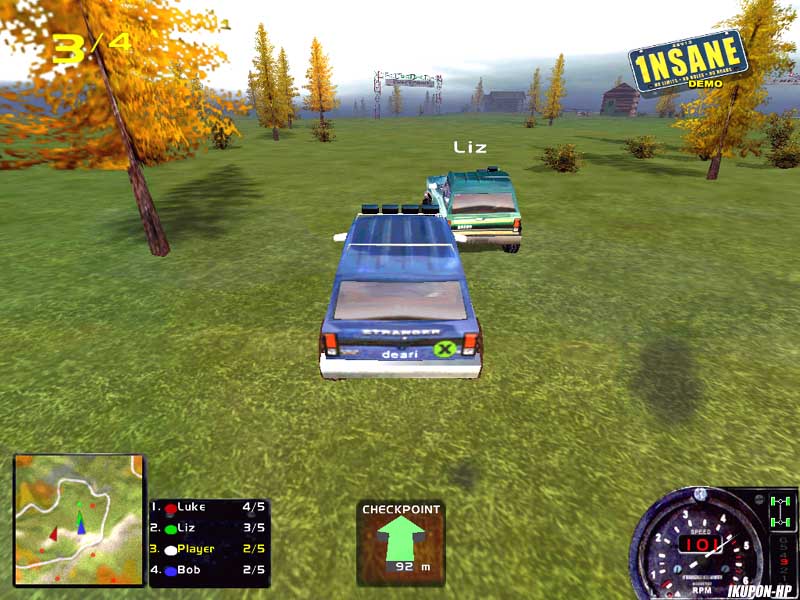Click the drivetrain differential indicator icon

click(x=781, y=511)
